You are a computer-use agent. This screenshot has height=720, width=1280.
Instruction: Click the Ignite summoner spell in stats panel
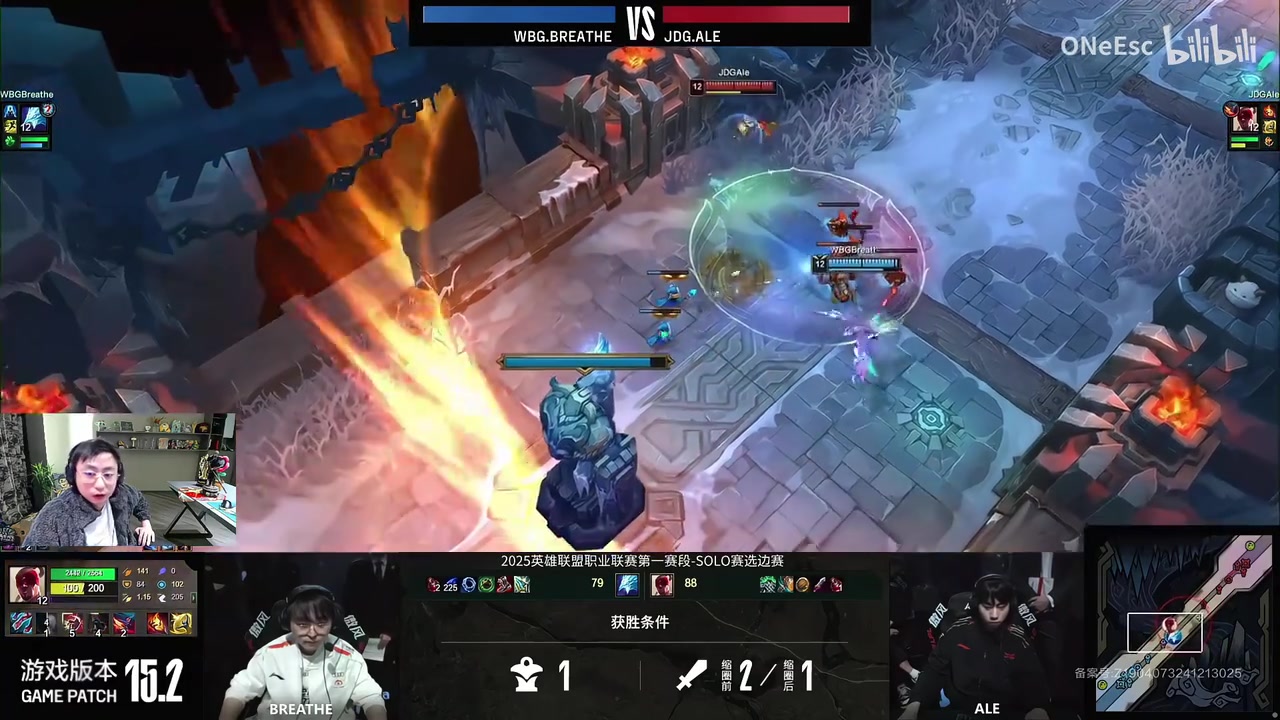click(157, 624)
